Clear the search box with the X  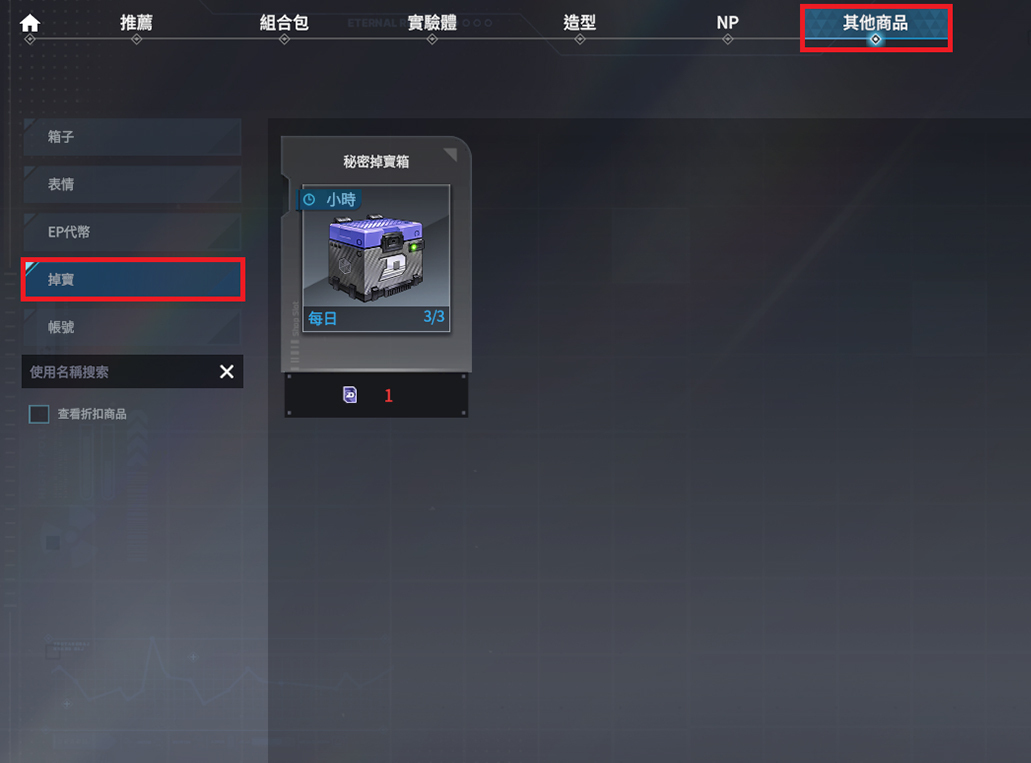pos(227,372)
